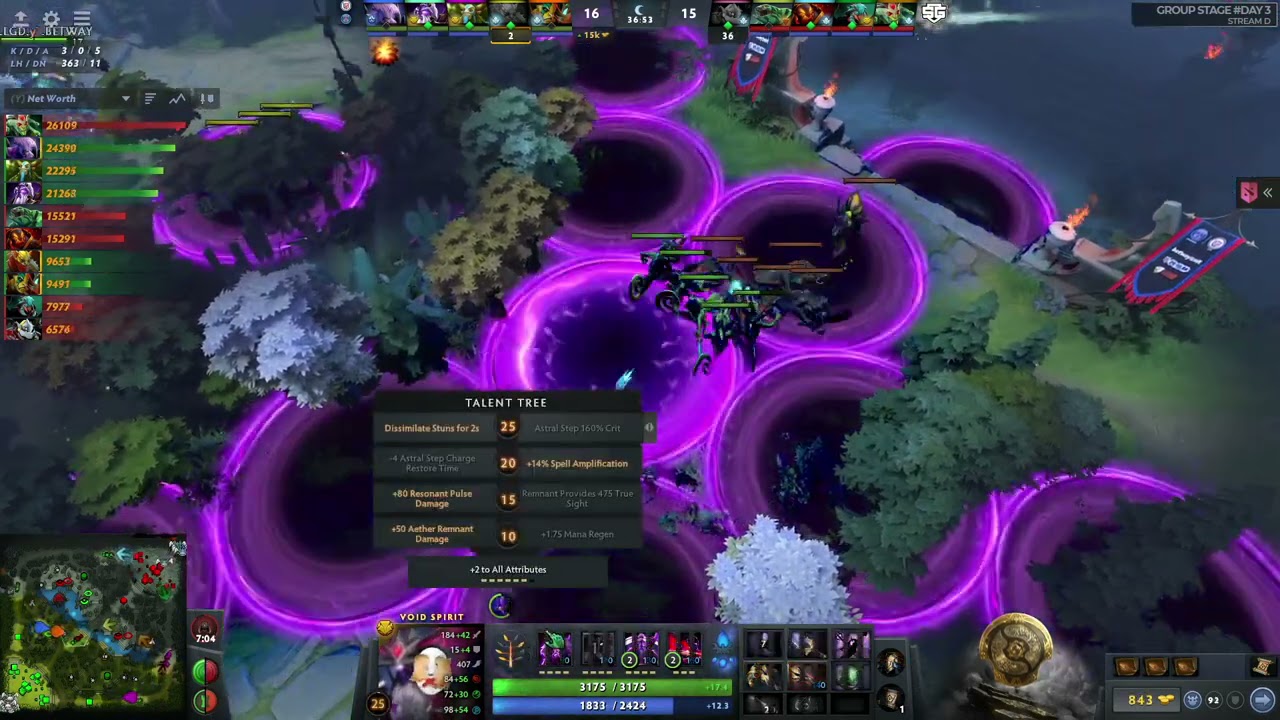
Task: Open the settings gear icon
Action: pyautogui.click(x=51, y=19)
